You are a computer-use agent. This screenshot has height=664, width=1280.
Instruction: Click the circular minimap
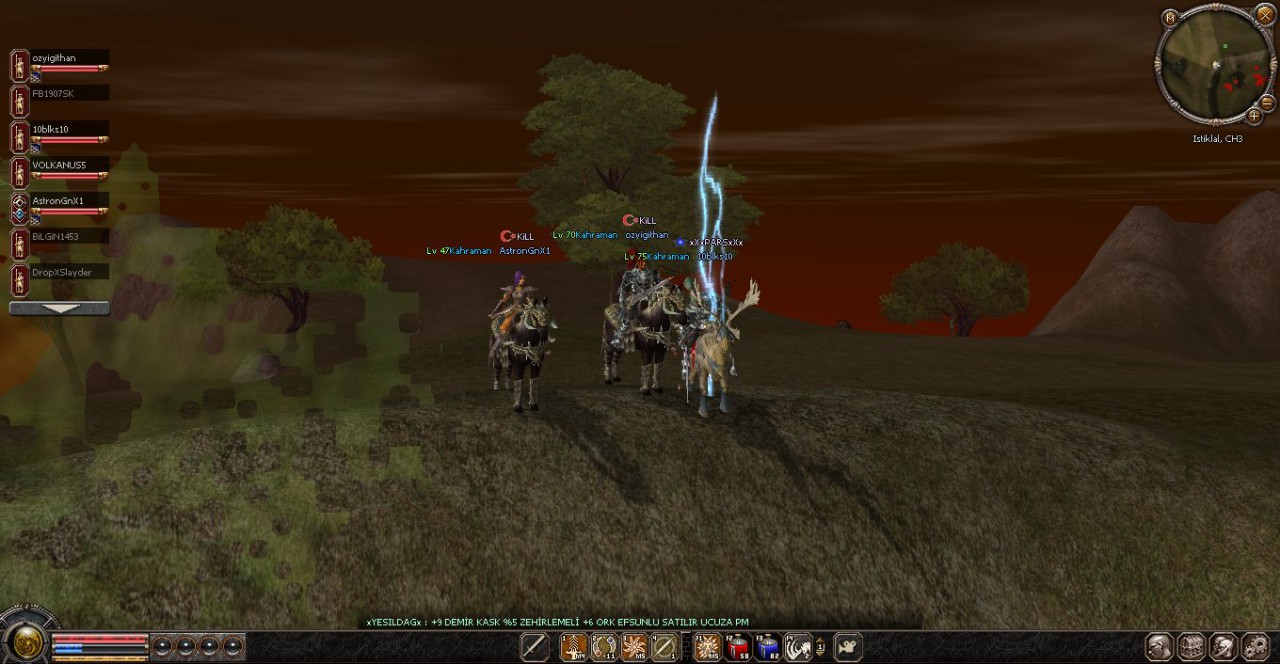1214,65
